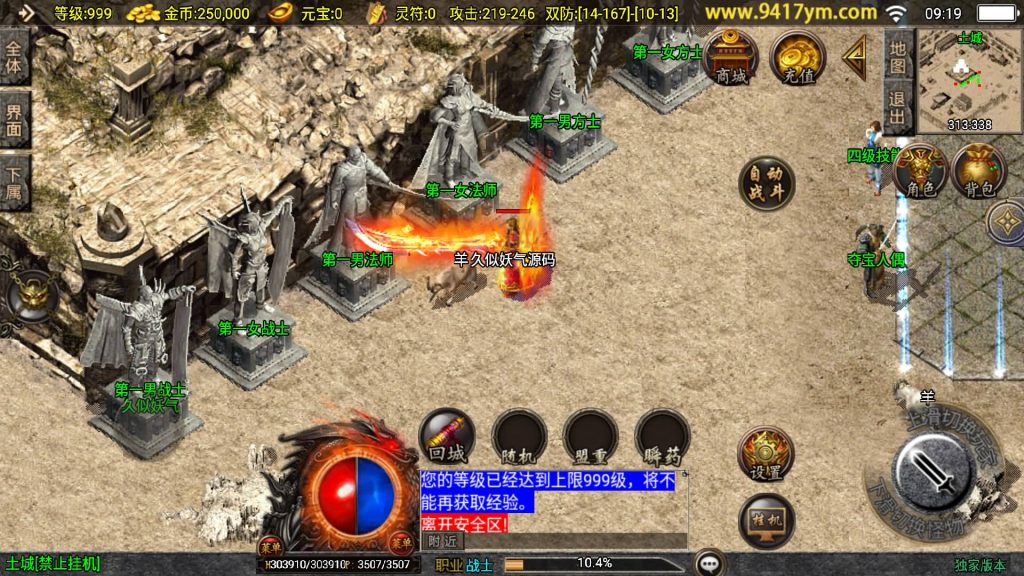Tap the 退出 exit button

(x=898, y=108)
